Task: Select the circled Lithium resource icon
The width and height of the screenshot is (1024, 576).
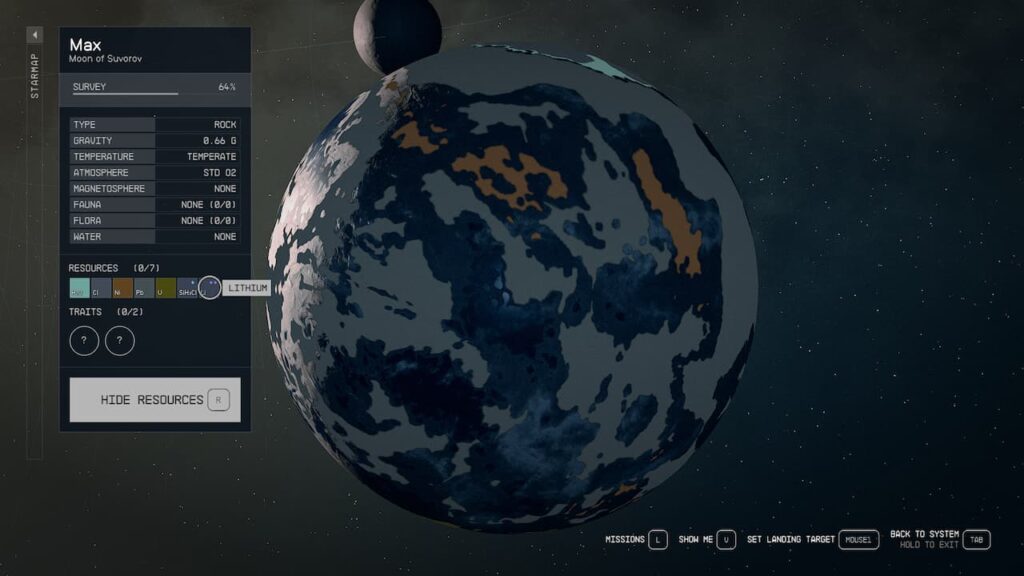Action: [209, 288]
